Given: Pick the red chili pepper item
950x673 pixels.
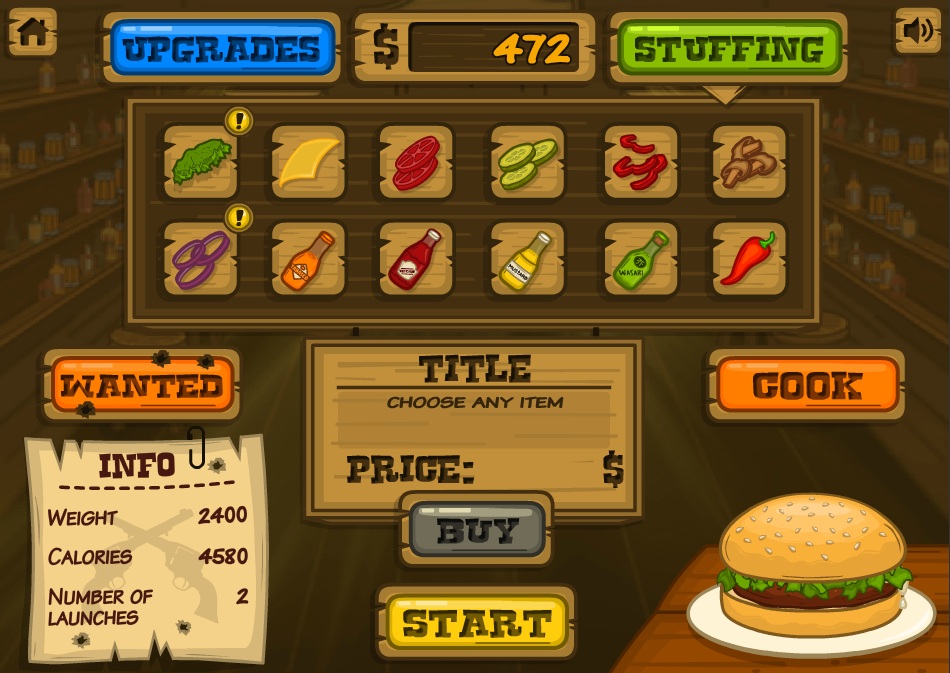Looking at the screenshot, I should click(749, 259).
